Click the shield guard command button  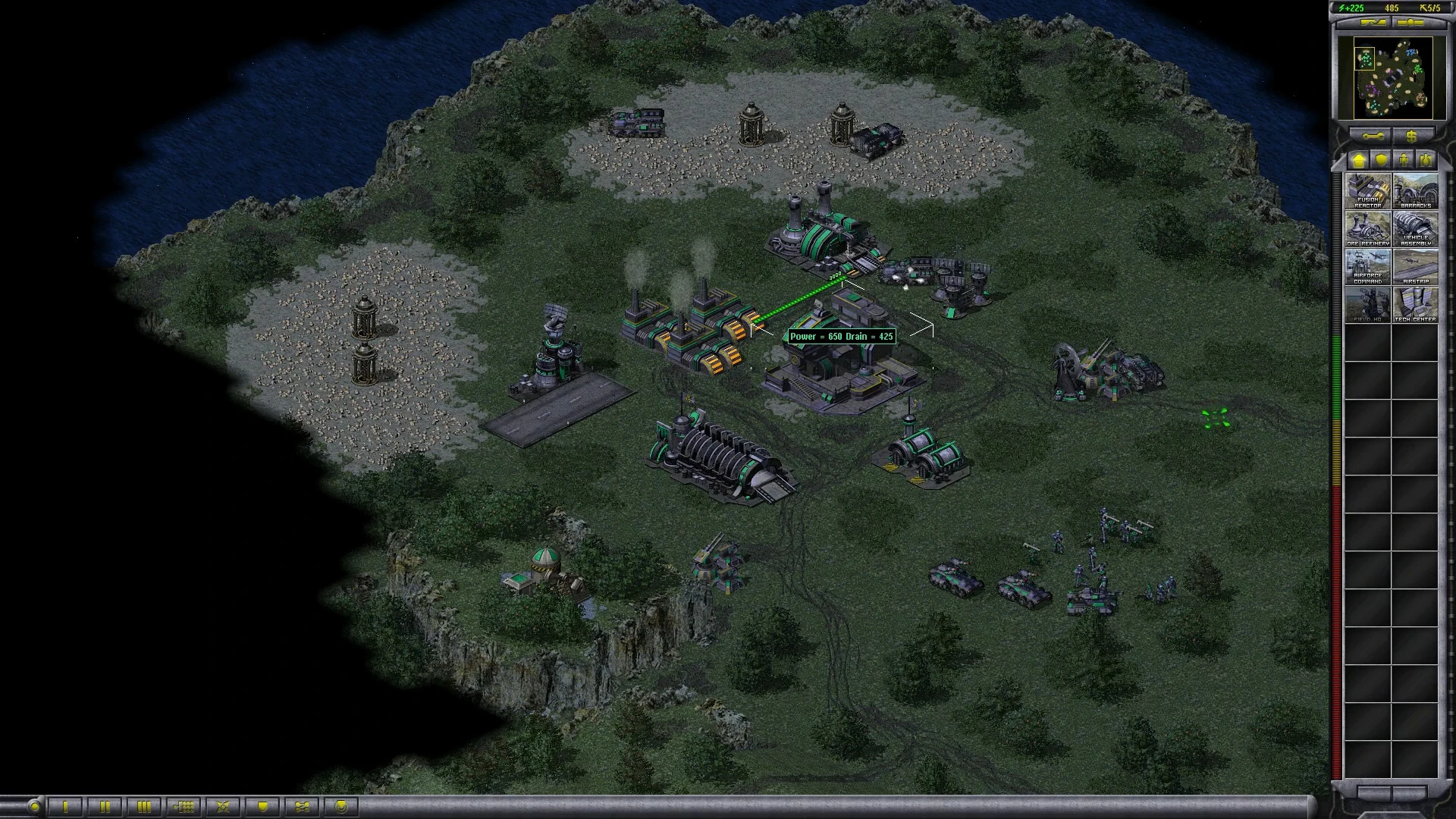(x=262, y=806)
